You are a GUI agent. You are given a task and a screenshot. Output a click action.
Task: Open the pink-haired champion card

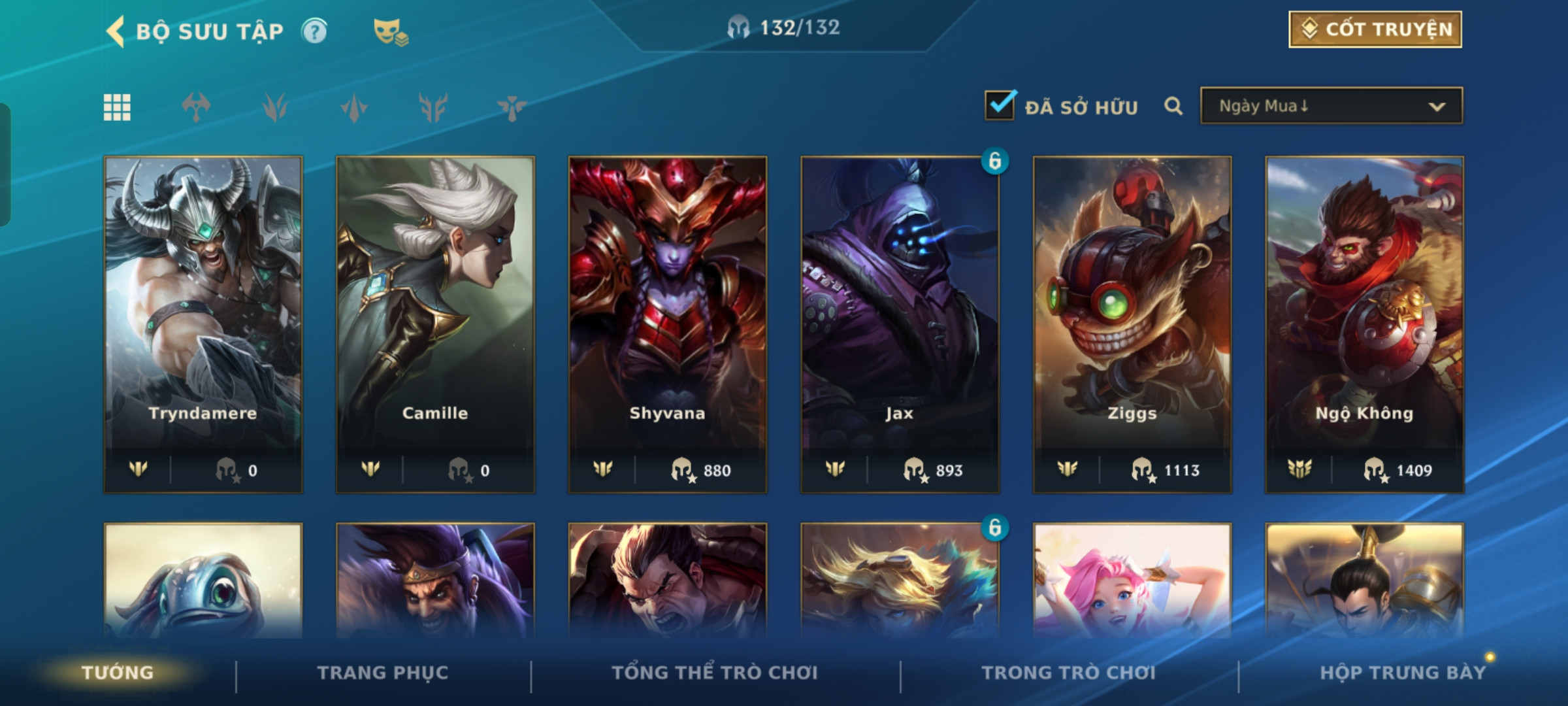pyautogui.click(x=1132, y=580)
